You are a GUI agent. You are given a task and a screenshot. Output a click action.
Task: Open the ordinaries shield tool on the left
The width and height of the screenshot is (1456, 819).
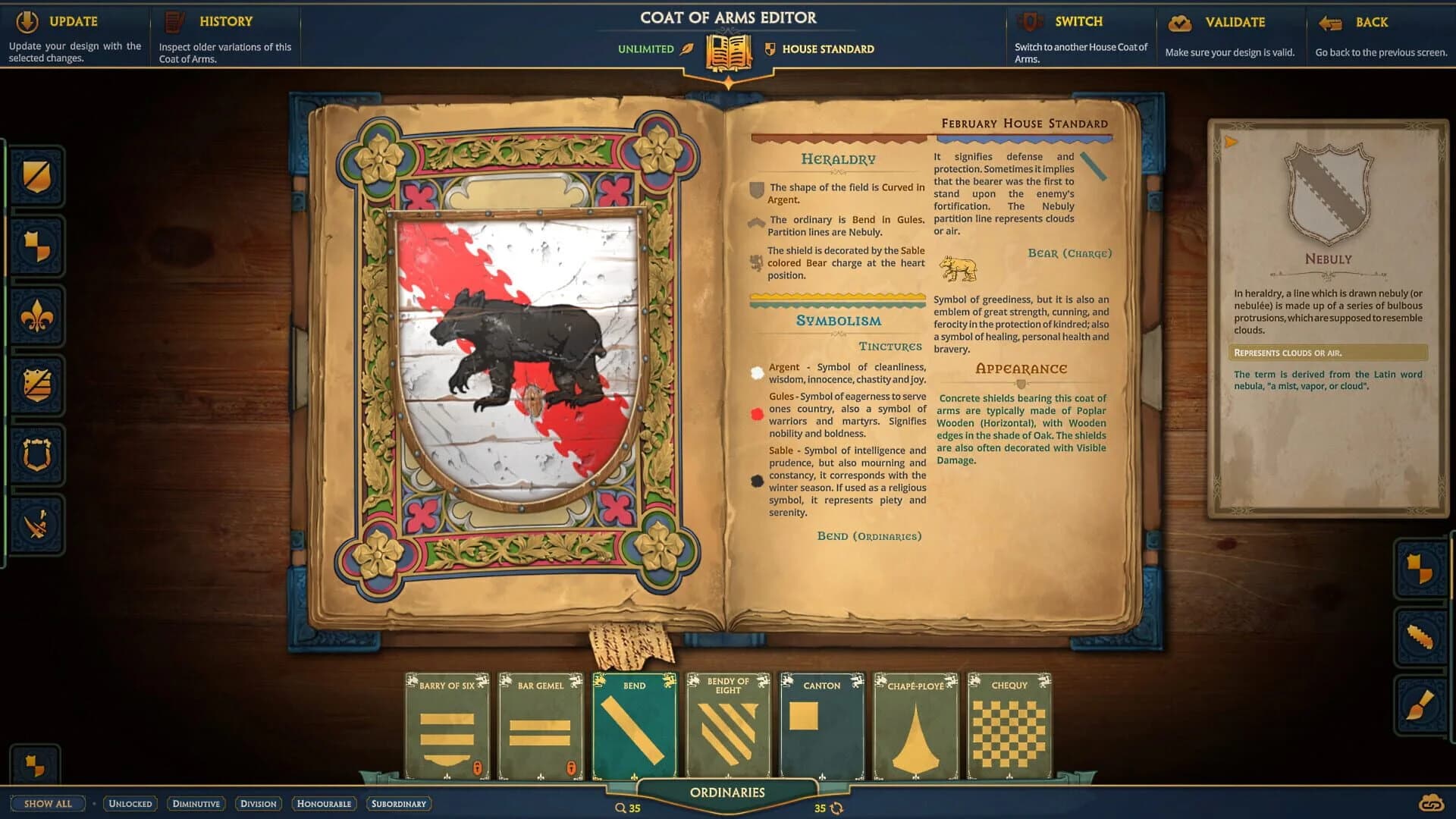[36, 387]
